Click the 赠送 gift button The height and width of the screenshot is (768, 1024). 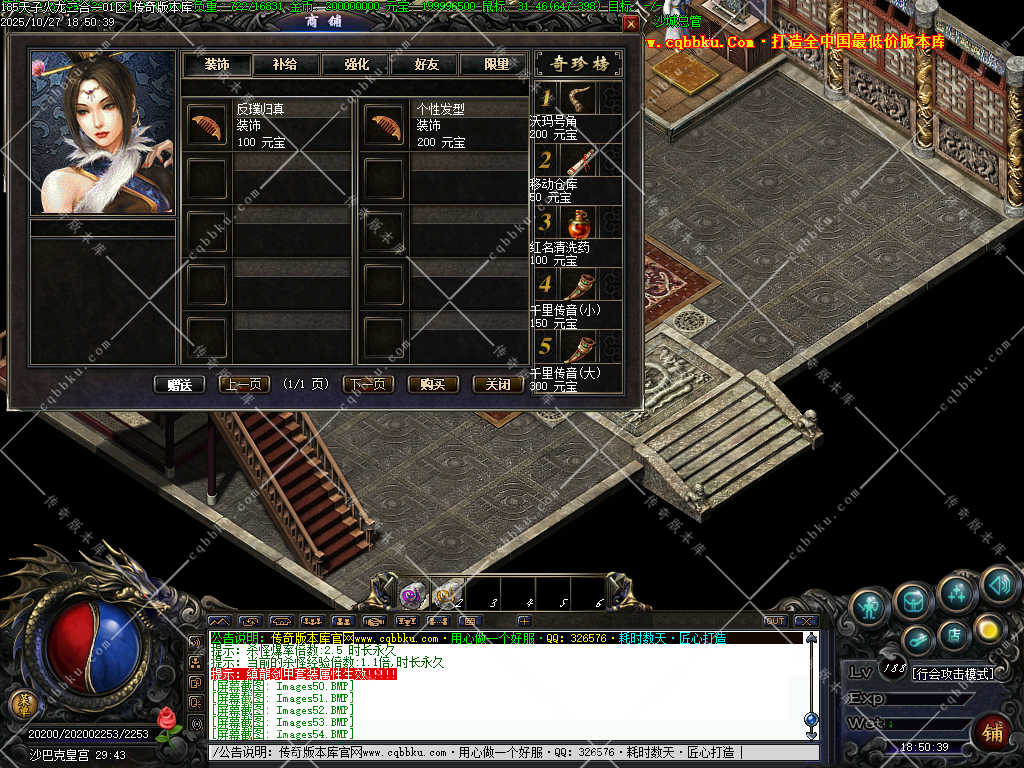point(179,384)
